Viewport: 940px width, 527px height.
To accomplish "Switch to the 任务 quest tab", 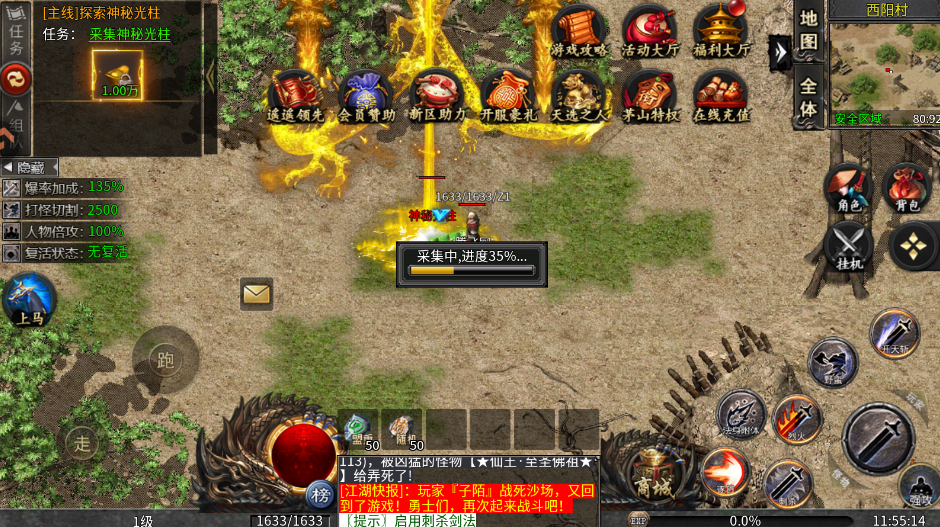I will [x=15, y=35].
